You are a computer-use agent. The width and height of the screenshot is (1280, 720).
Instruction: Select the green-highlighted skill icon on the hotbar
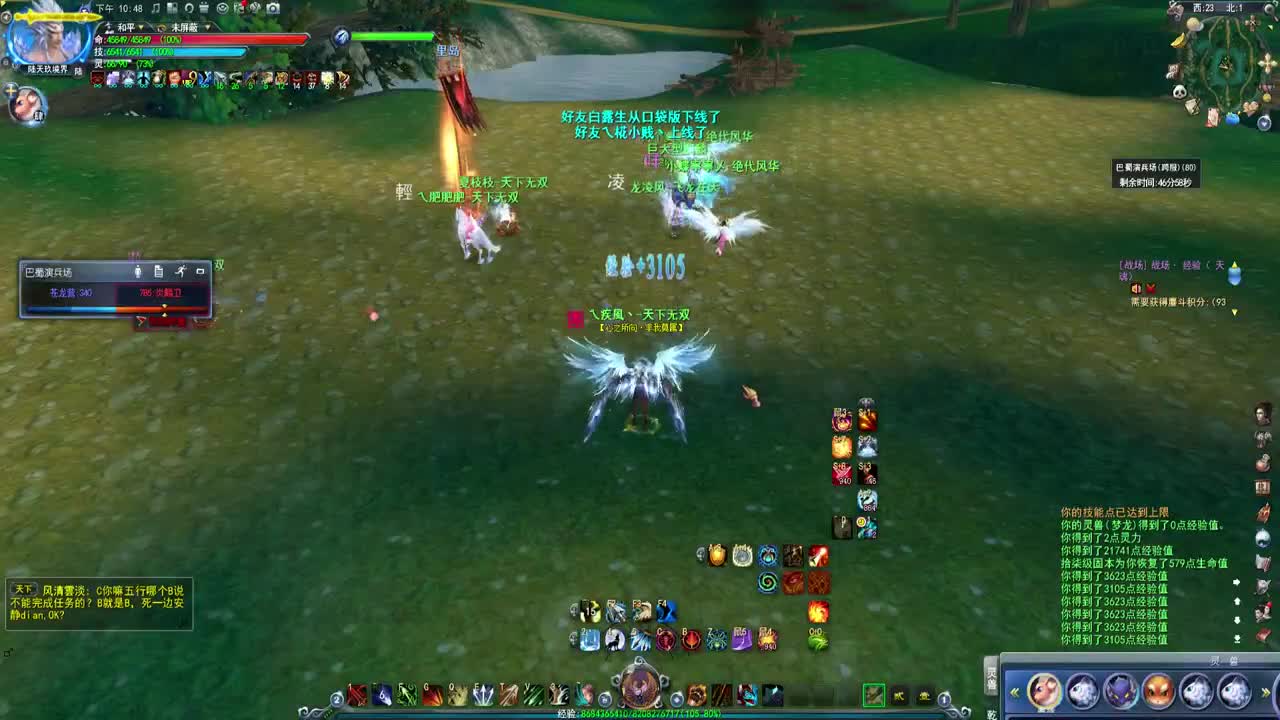872,693
